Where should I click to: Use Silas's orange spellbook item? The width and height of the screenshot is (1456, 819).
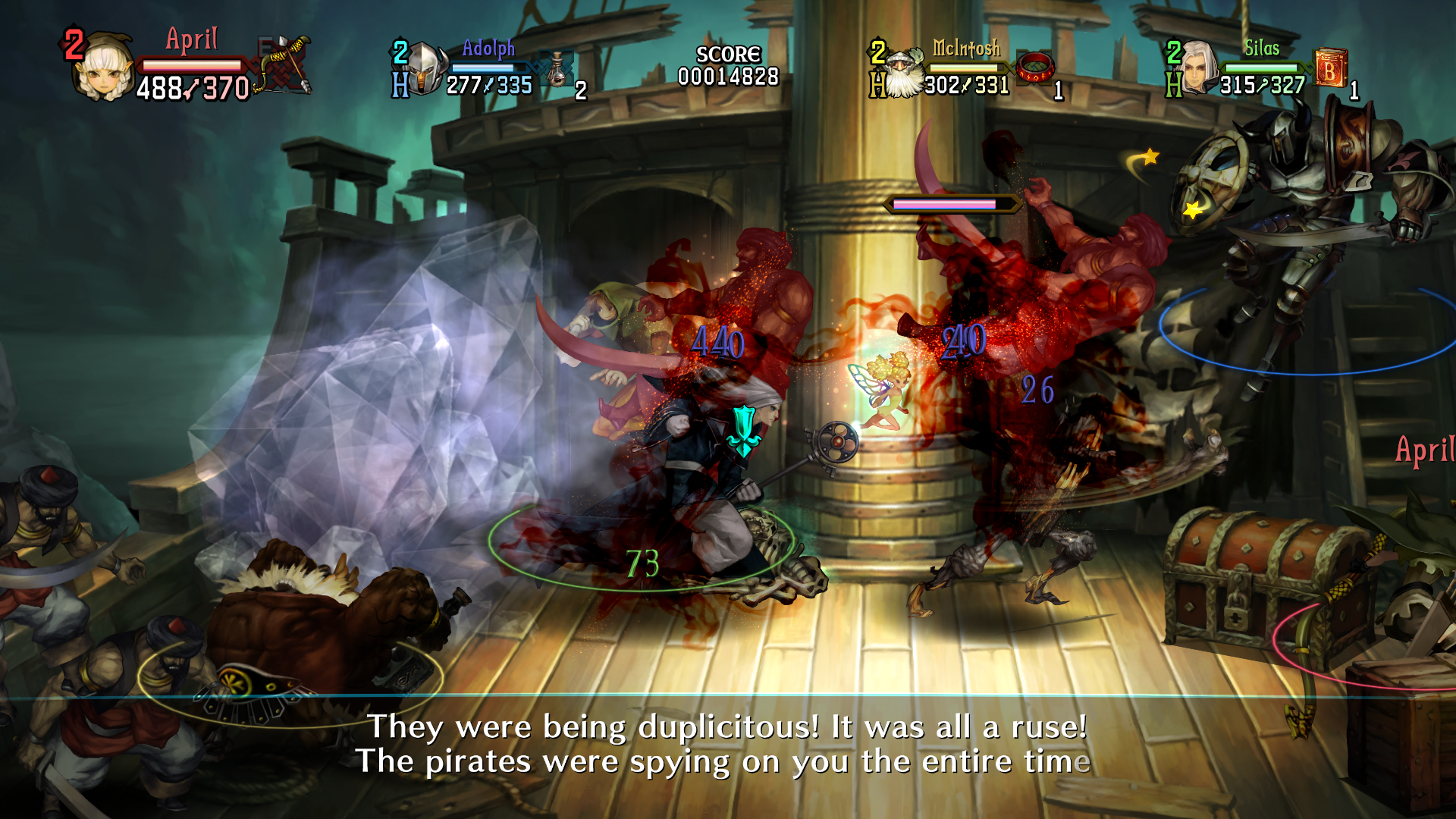(x=1330, y=68)
